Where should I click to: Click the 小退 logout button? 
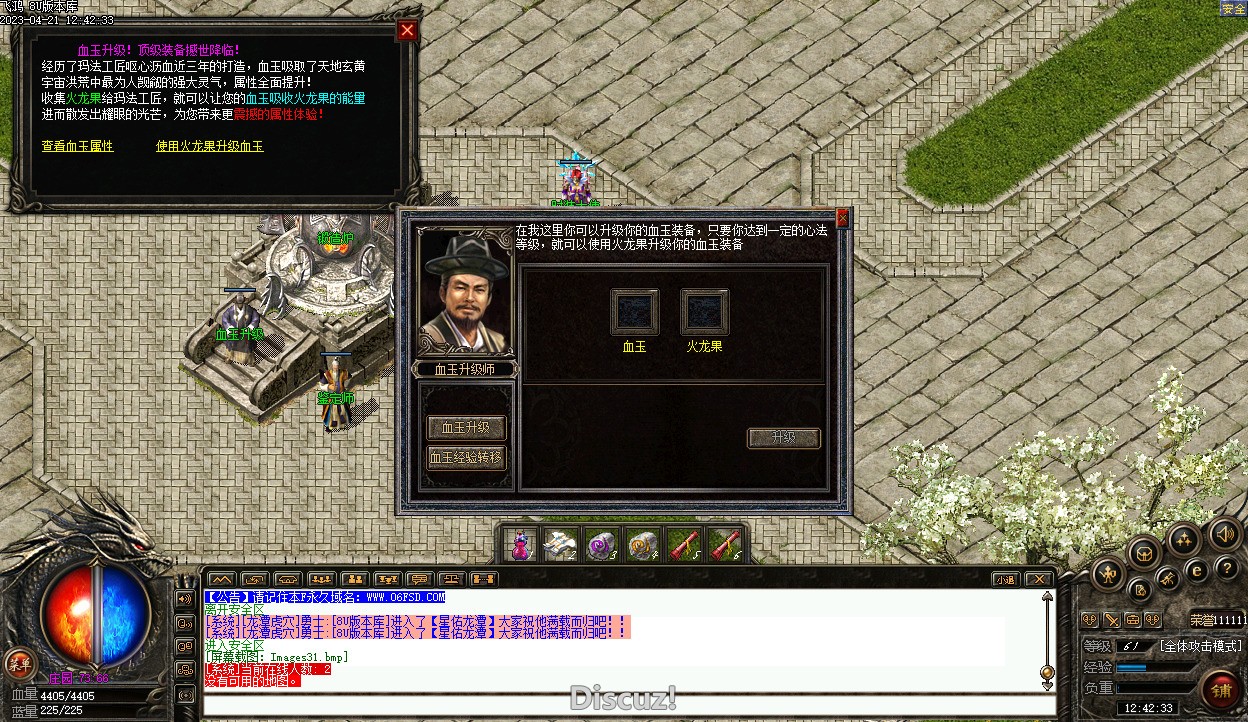pyautogui.click(x=1004, y=579)
